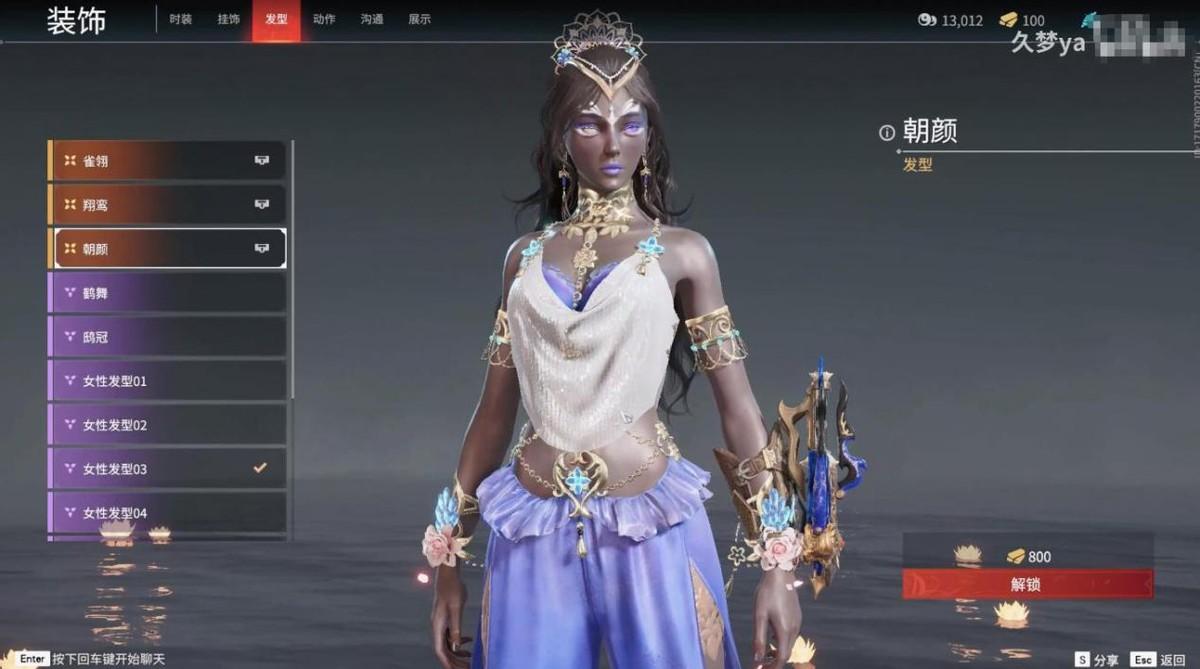Image resolution: width=1200 pixels, height=669 pixels.
Task: Click the gold ingot currency icon
Action: click(1008, 20)
